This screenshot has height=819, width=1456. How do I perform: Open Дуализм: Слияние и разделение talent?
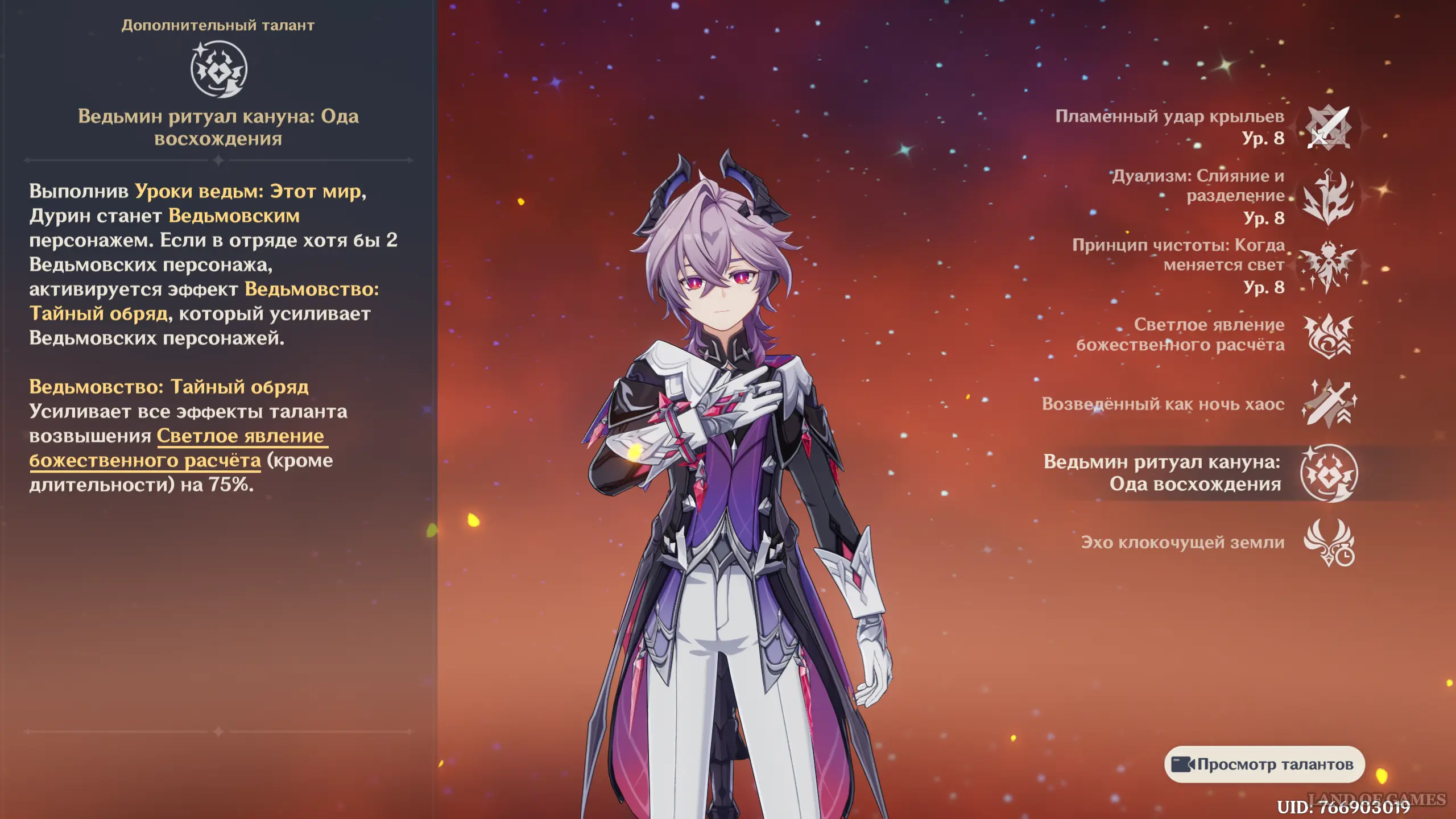1329,197
